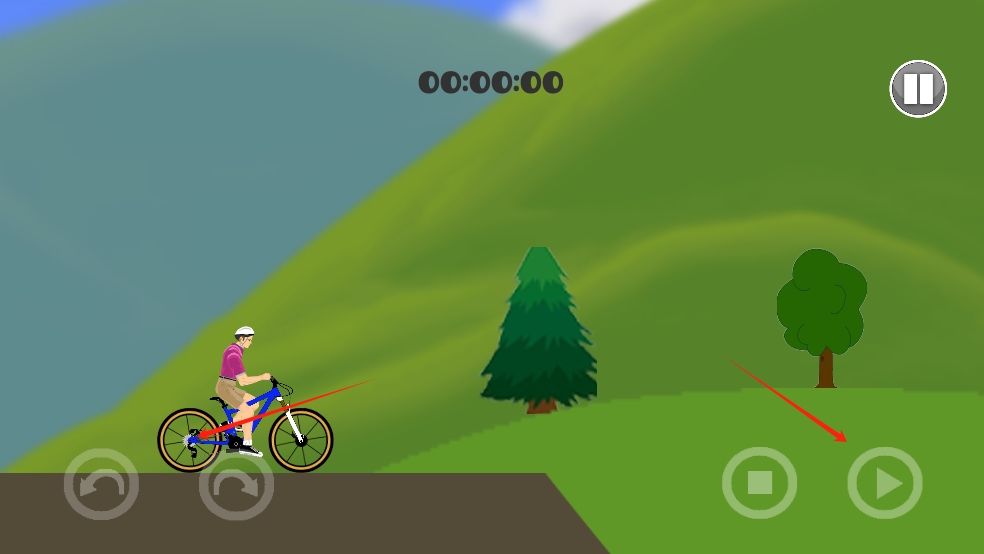Hit the brake square button
The image size is (984, 554).
760,484
